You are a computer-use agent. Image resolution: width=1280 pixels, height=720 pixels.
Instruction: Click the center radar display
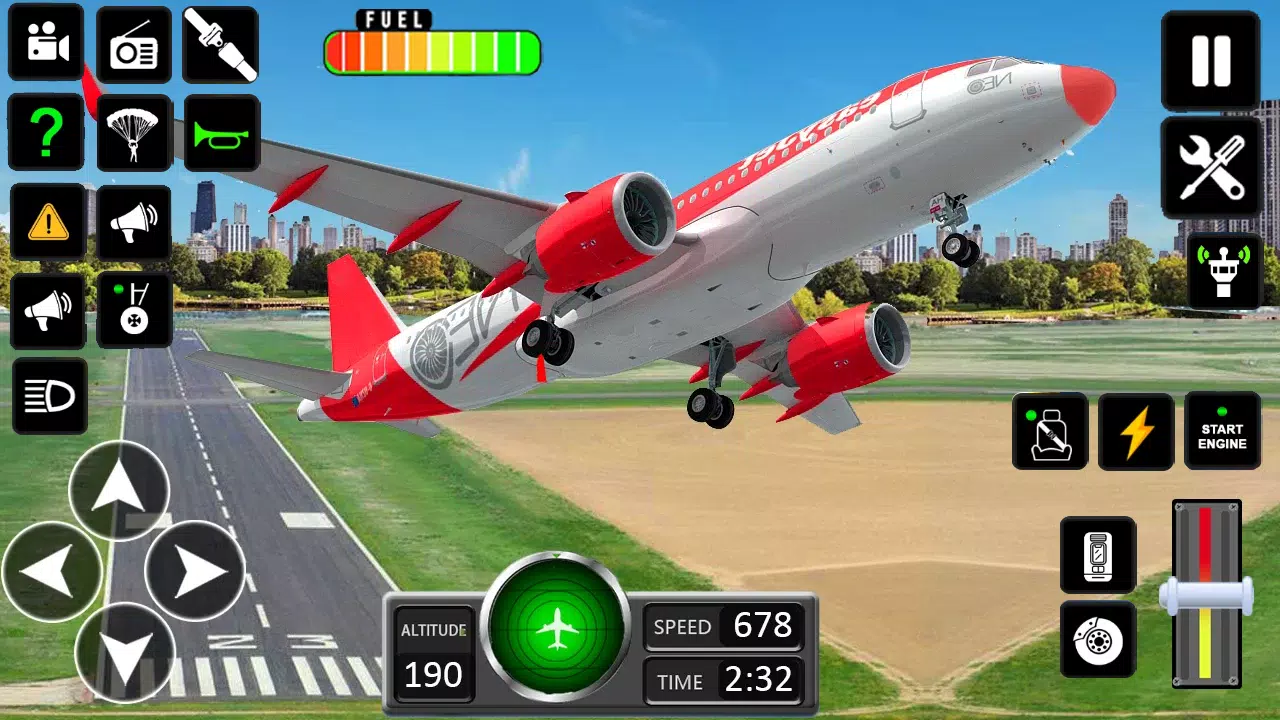[x=557, y=627]
